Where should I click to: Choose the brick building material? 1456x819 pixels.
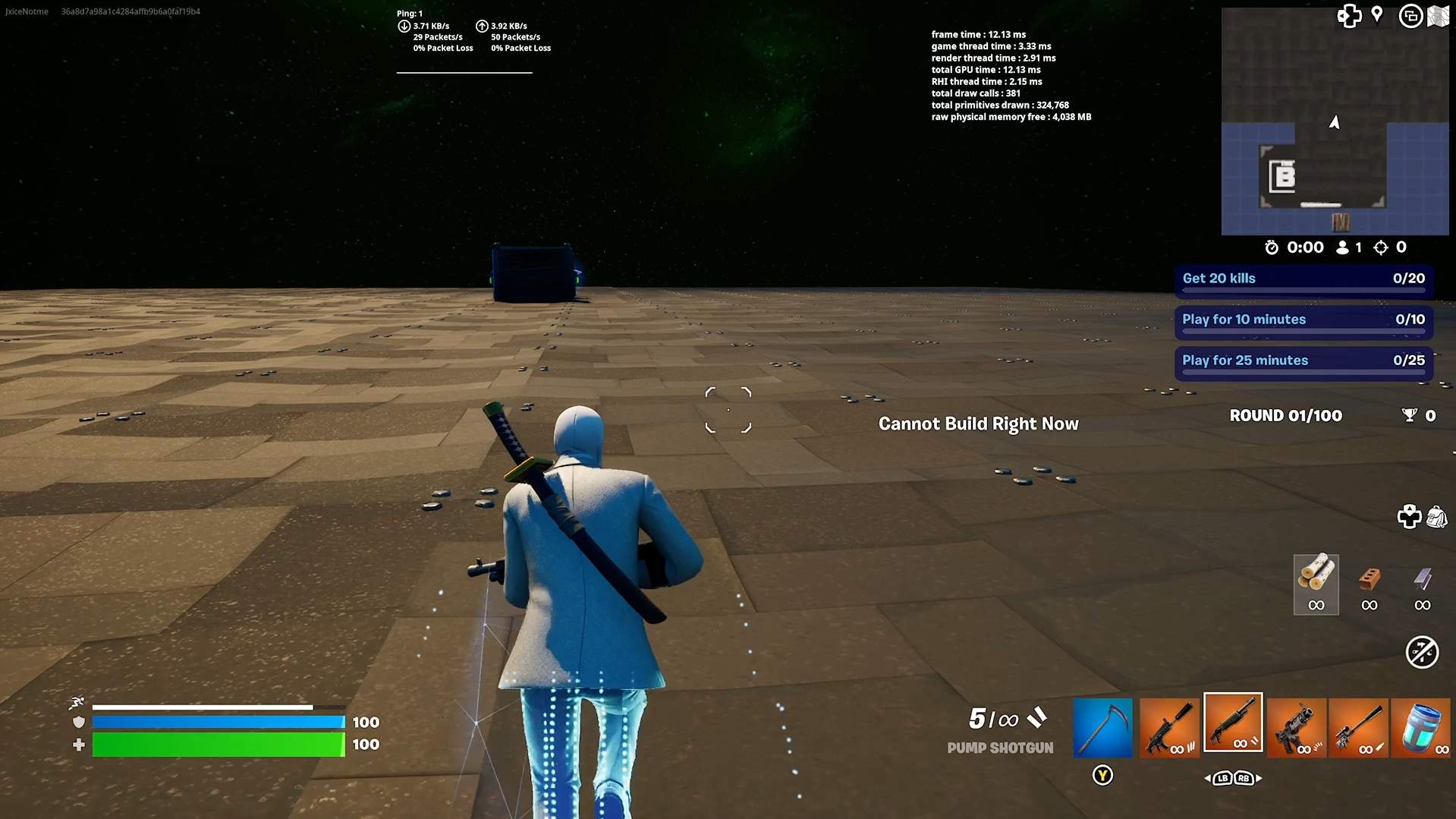[1369, 583]
